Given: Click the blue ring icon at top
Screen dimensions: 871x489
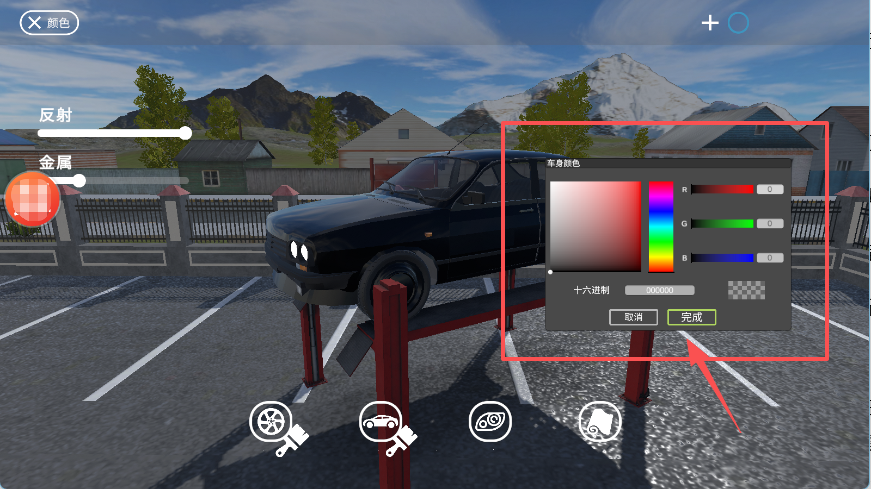Looking at the screenshot, I should pos(738,22).
